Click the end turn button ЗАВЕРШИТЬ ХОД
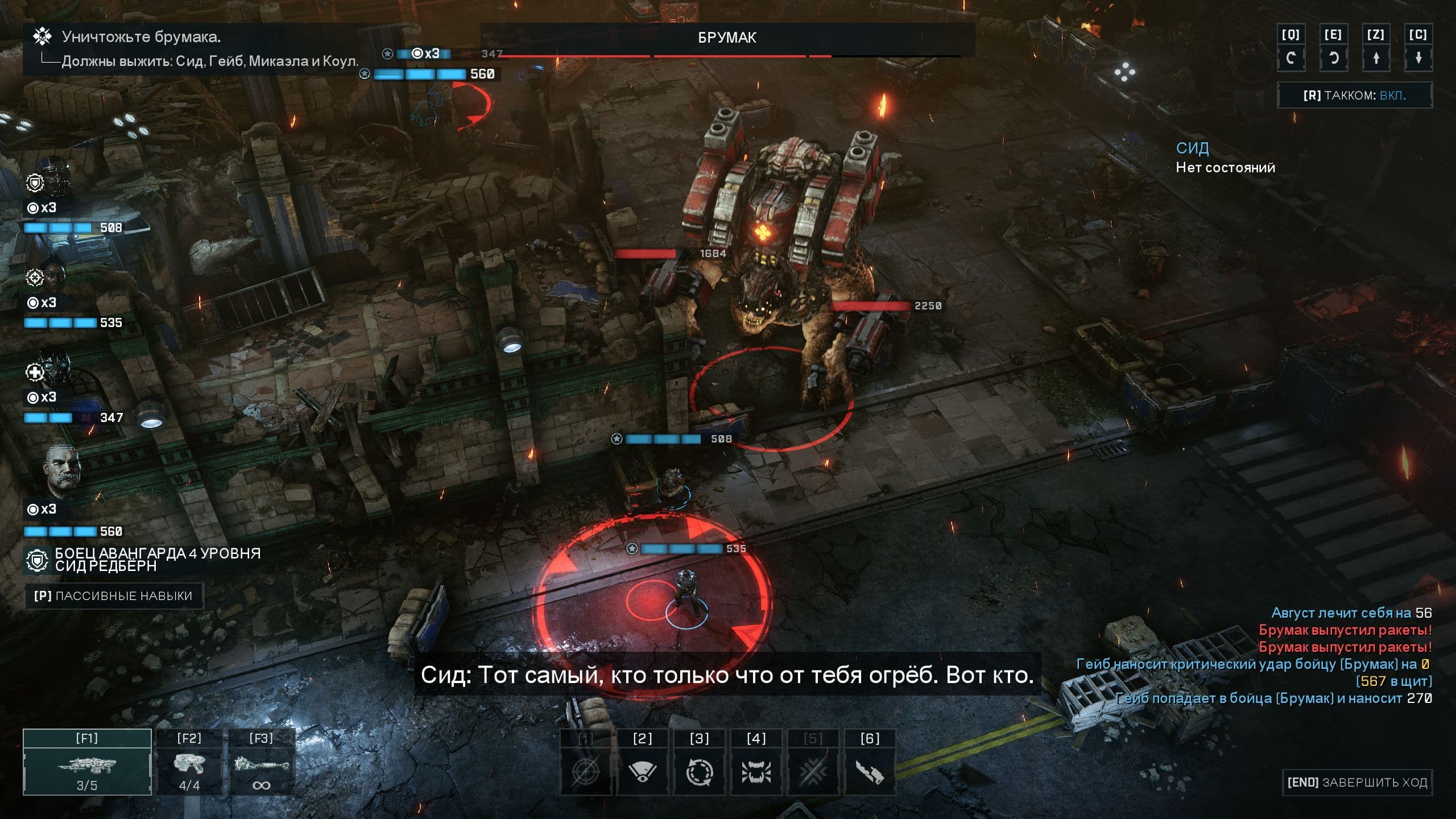Image resolution: width=1456 pixels, height=819 pixels. [1357, 783]
